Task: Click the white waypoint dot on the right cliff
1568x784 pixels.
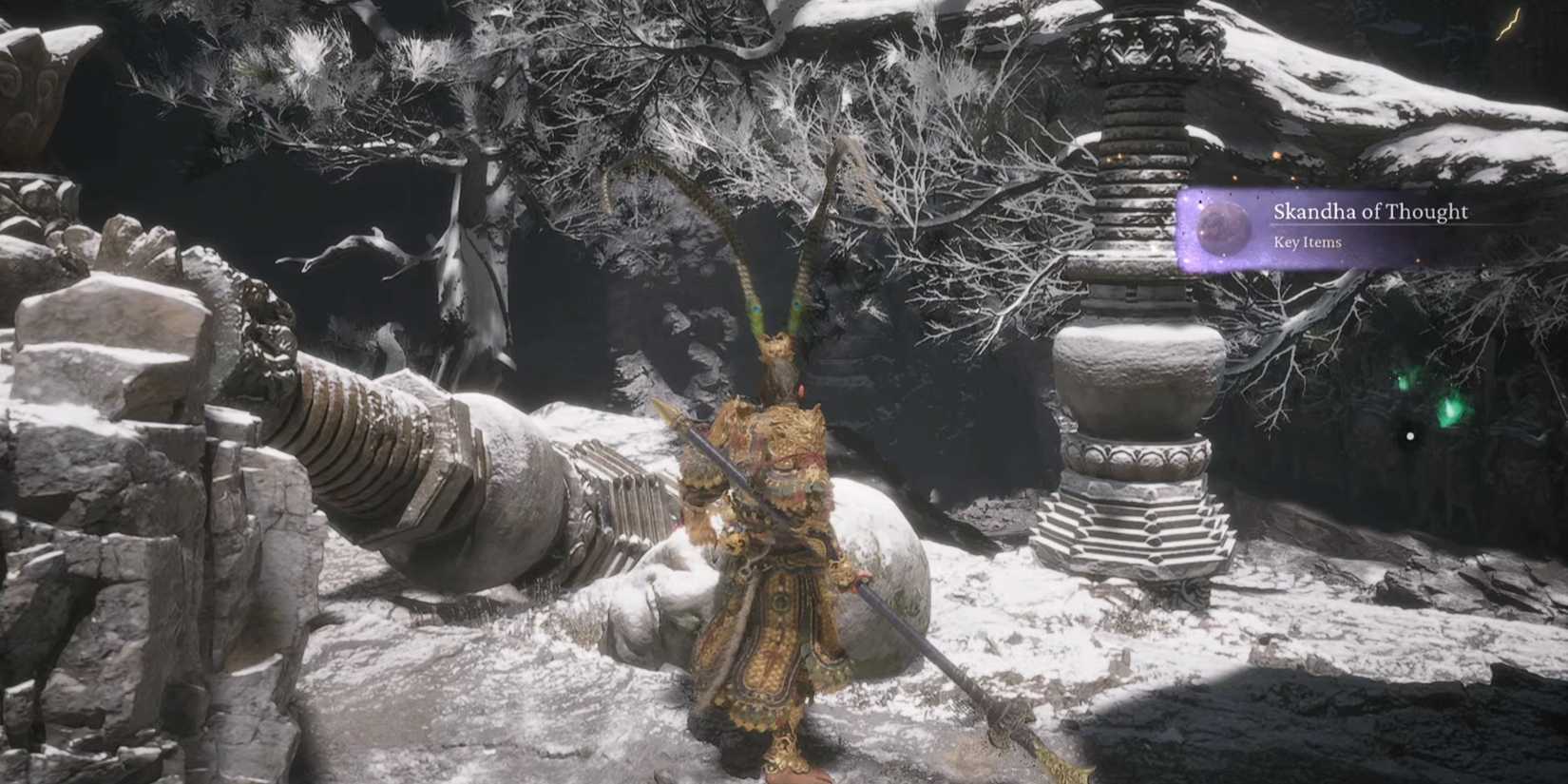Action: 1409,436
